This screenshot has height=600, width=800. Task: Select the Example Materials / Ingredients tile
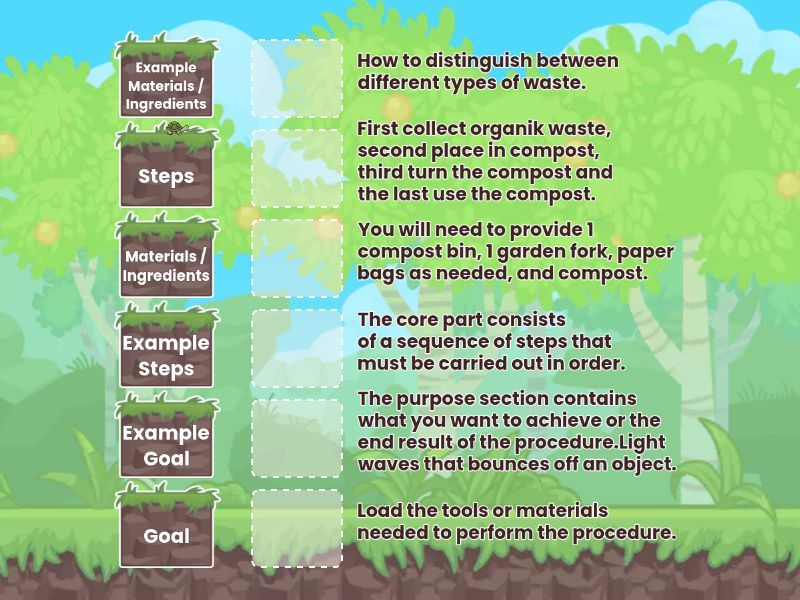coord(167,85)
